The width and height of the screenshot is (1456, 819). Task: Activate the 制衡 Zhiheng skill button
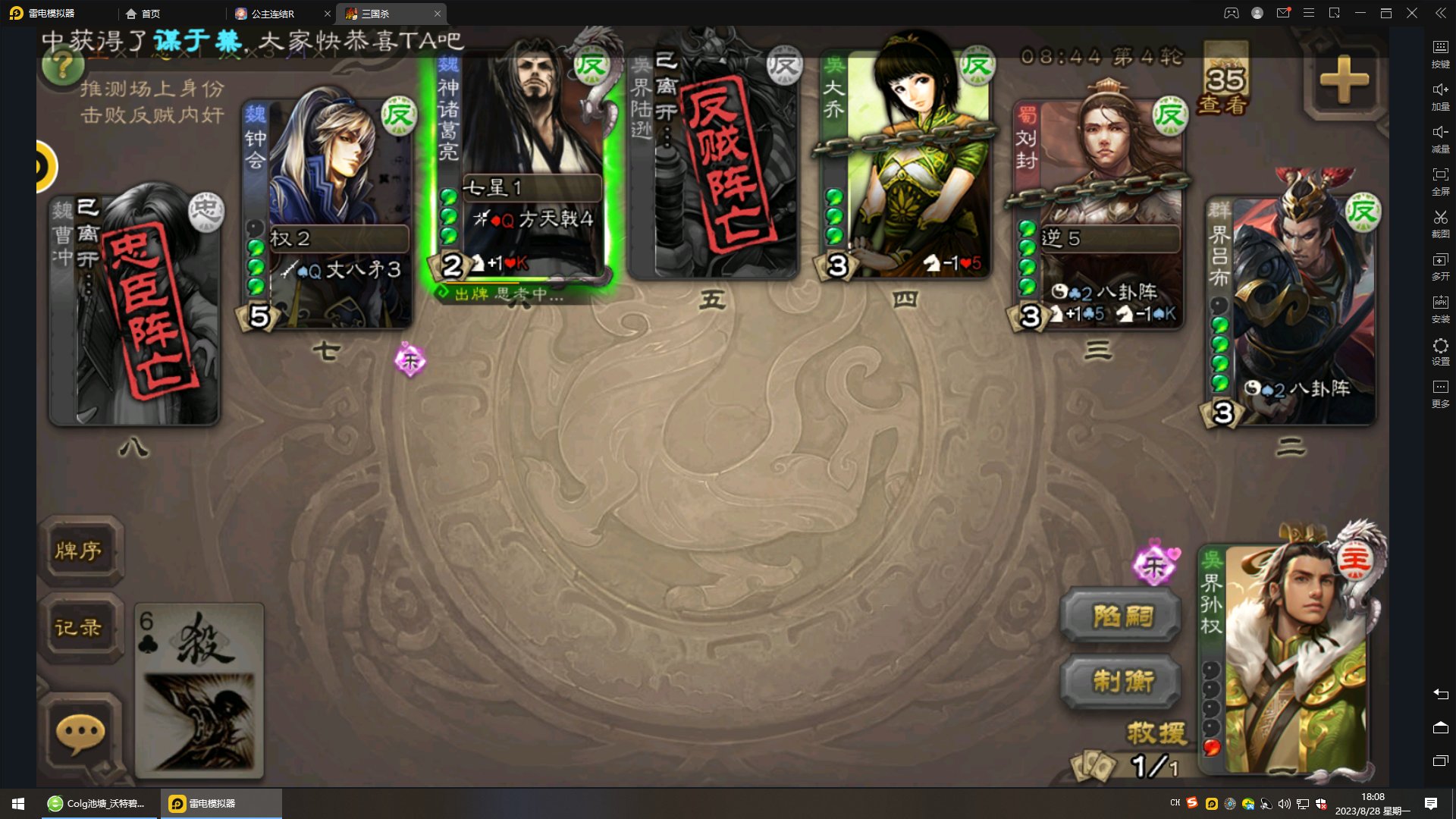click(1122, 682)
